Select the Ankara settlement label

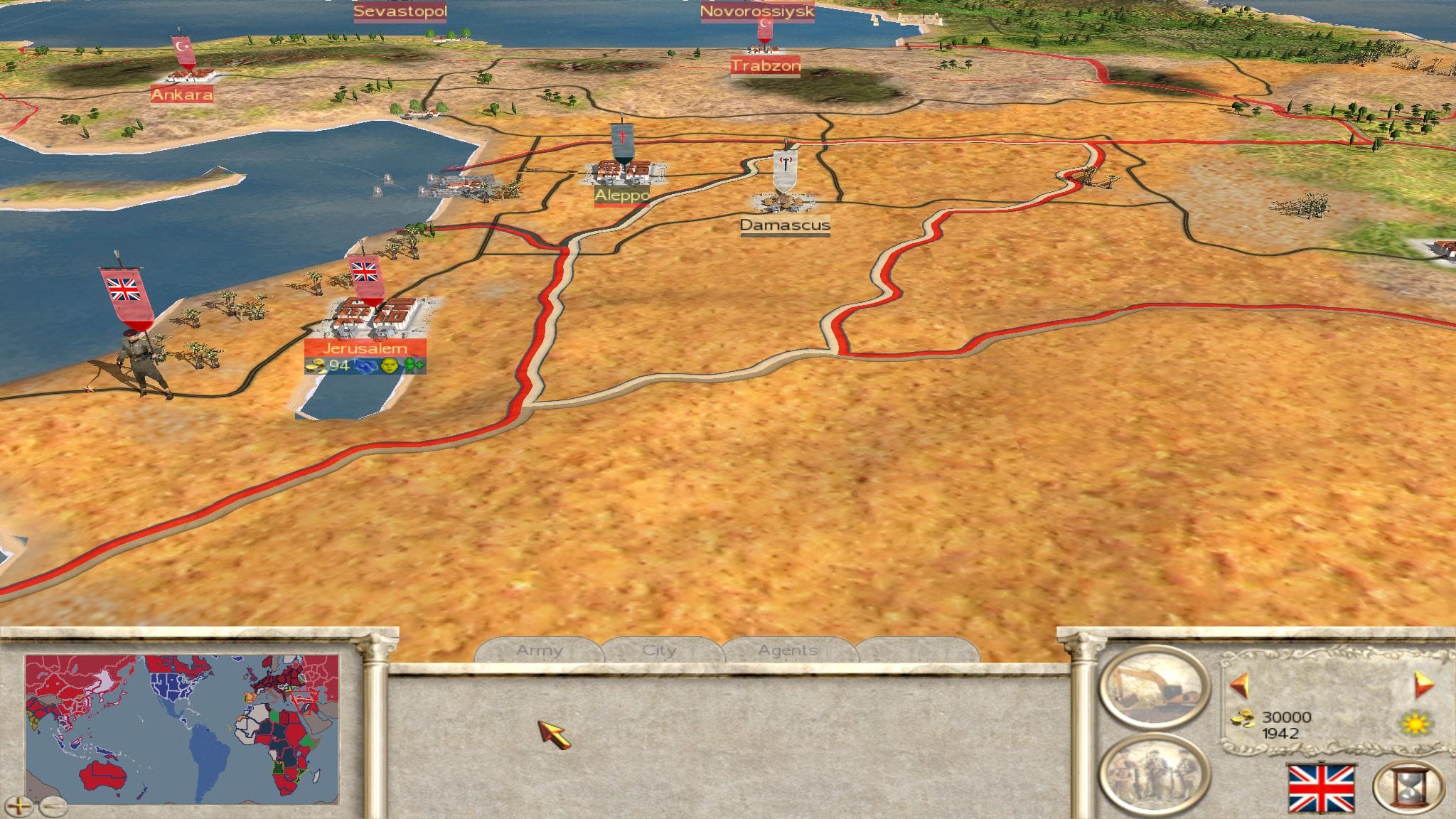182,95
